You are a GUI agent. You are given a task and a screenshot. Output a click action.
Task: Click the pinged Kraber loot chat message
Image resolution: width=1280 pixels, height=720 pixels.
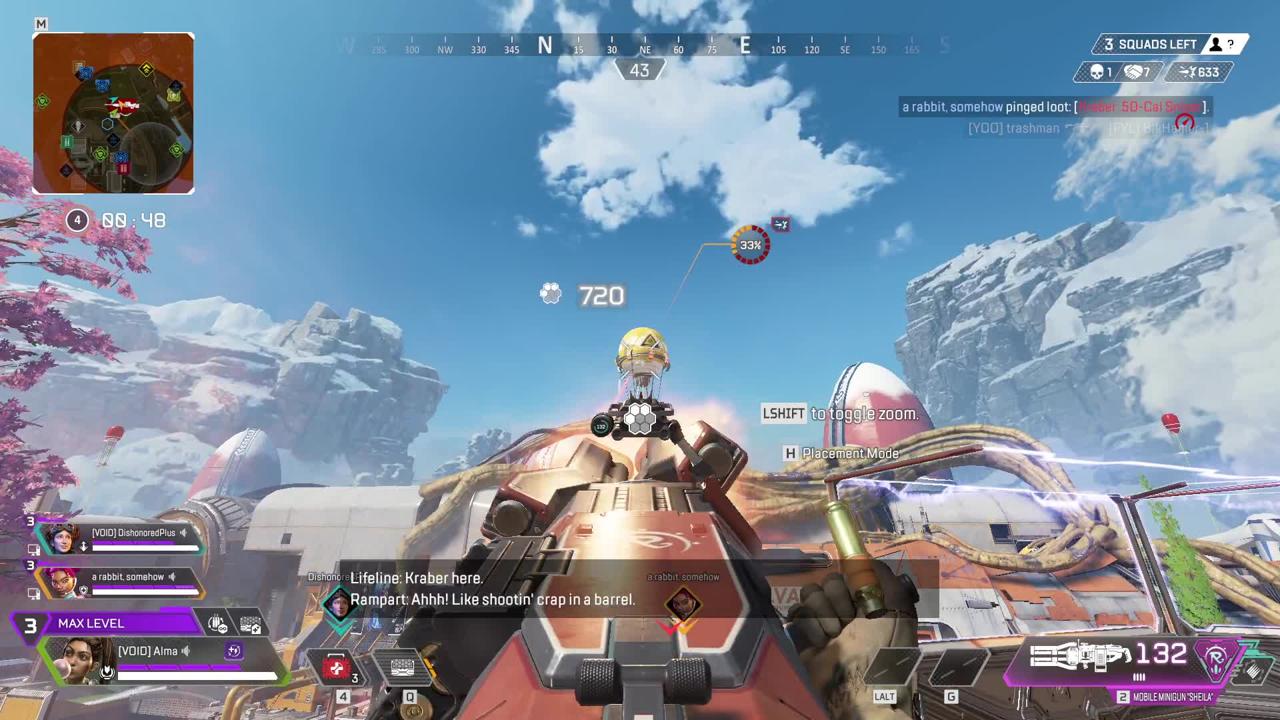[1054, 107]
